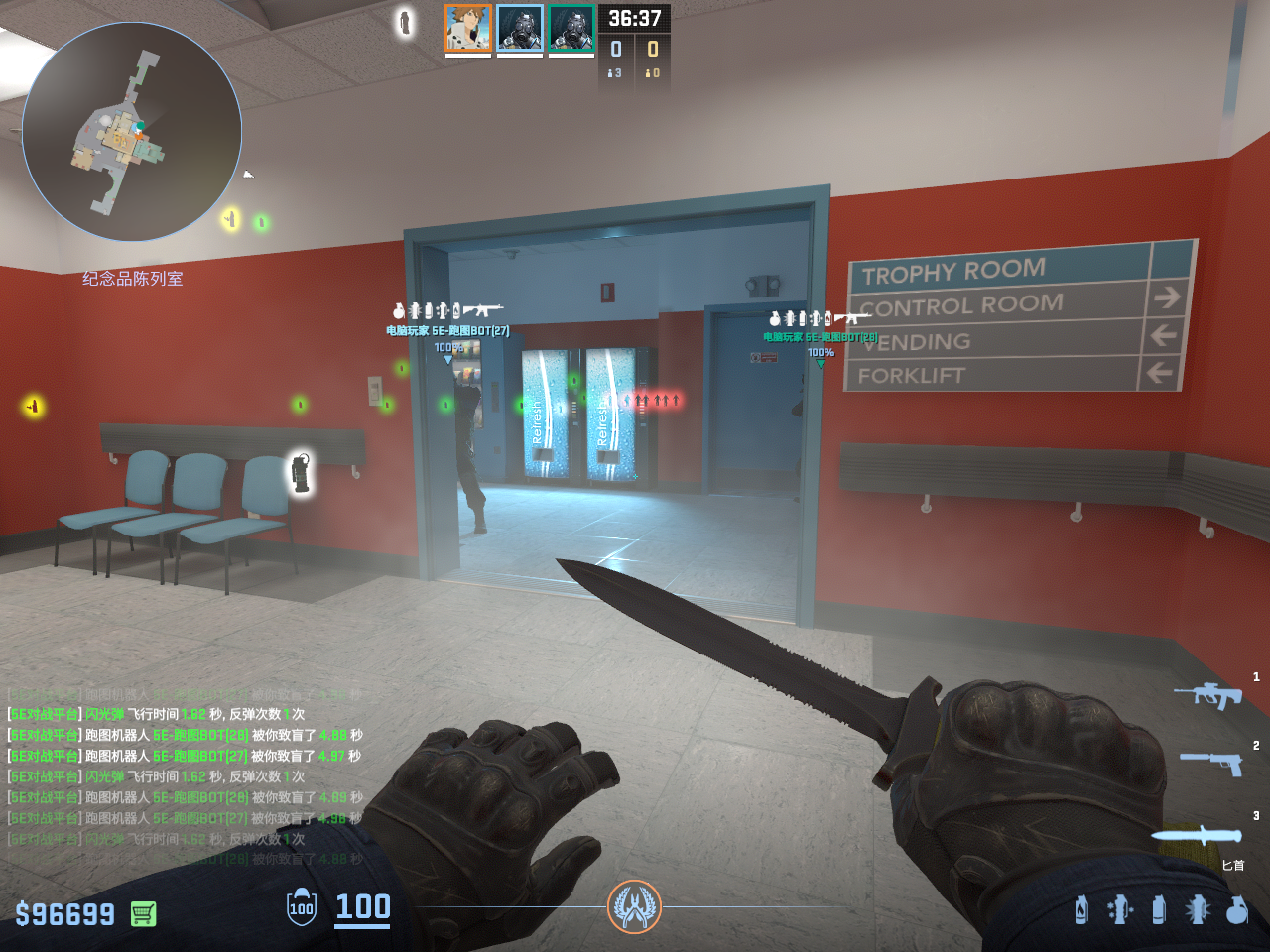
Task: Open the buy menu via green cart icon
Action: coord(143,913)
